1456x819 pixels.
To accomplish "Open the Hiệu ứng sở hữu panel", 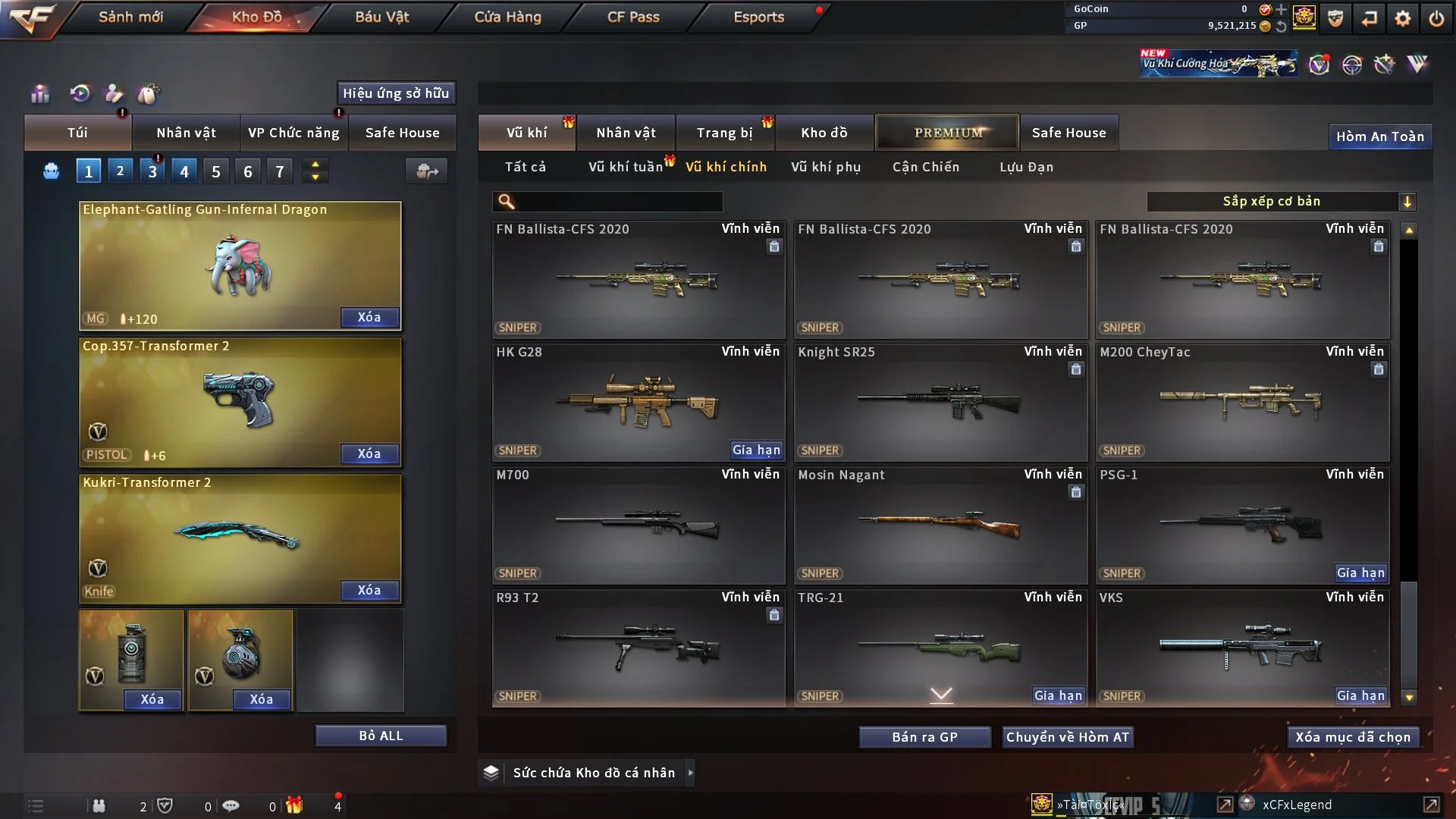I will pos(396,93).
